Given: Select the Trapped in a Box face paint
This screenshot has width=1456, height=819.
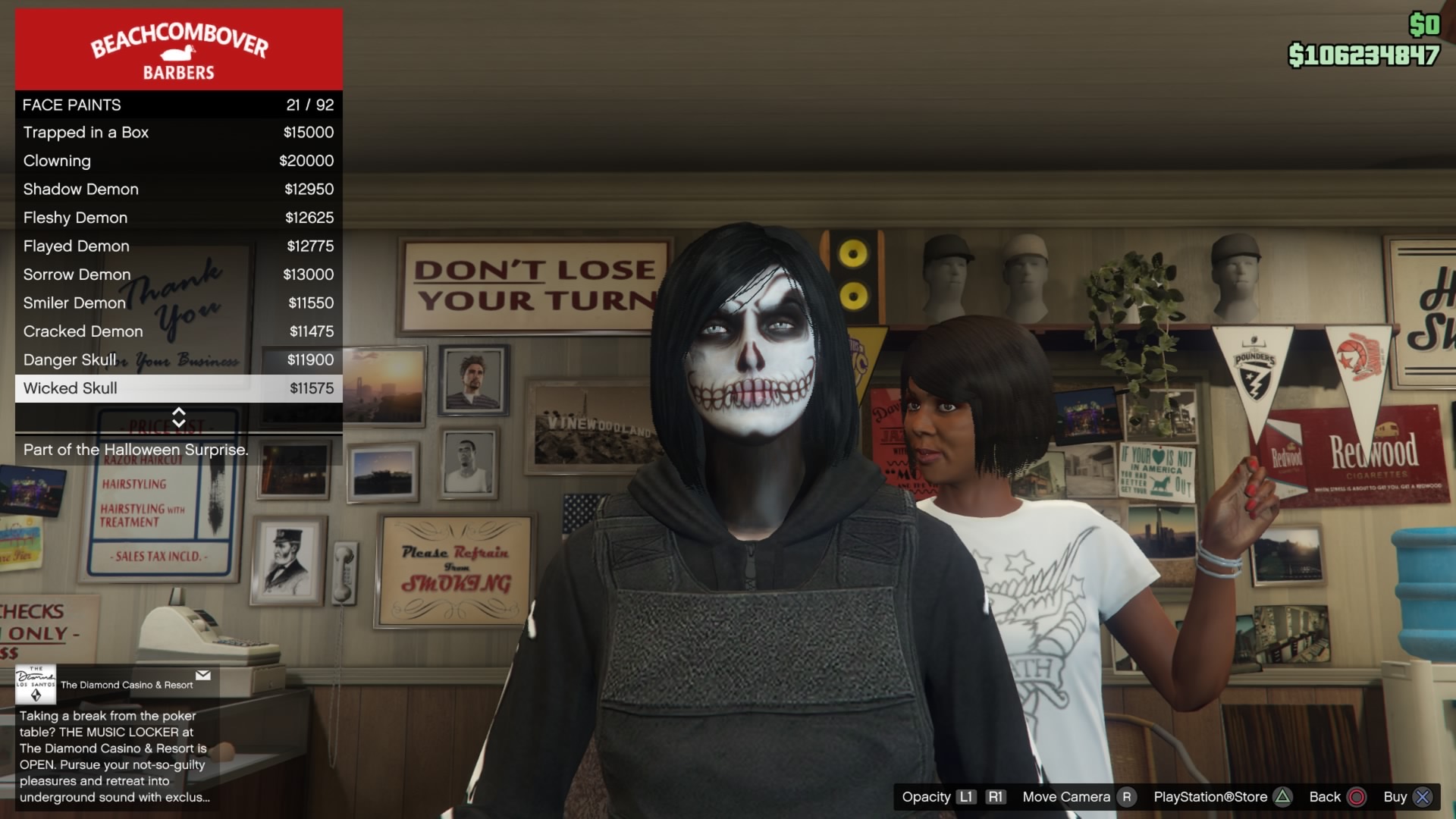Looking at the screenshot, I should [x=178, y=133].
